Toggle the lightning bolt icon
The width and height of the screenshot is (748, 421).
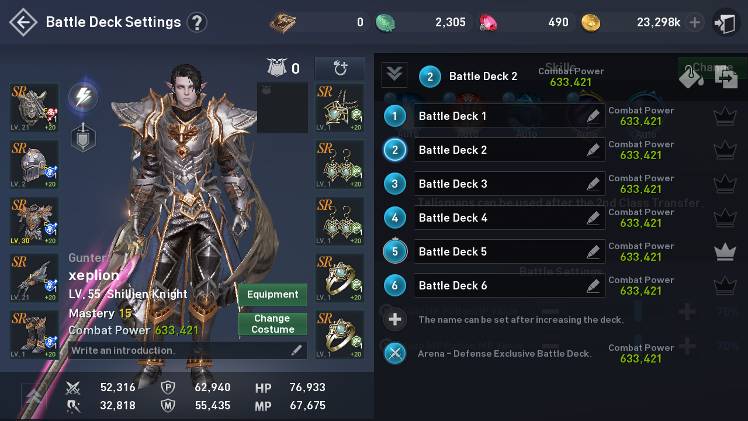[82, 96]
